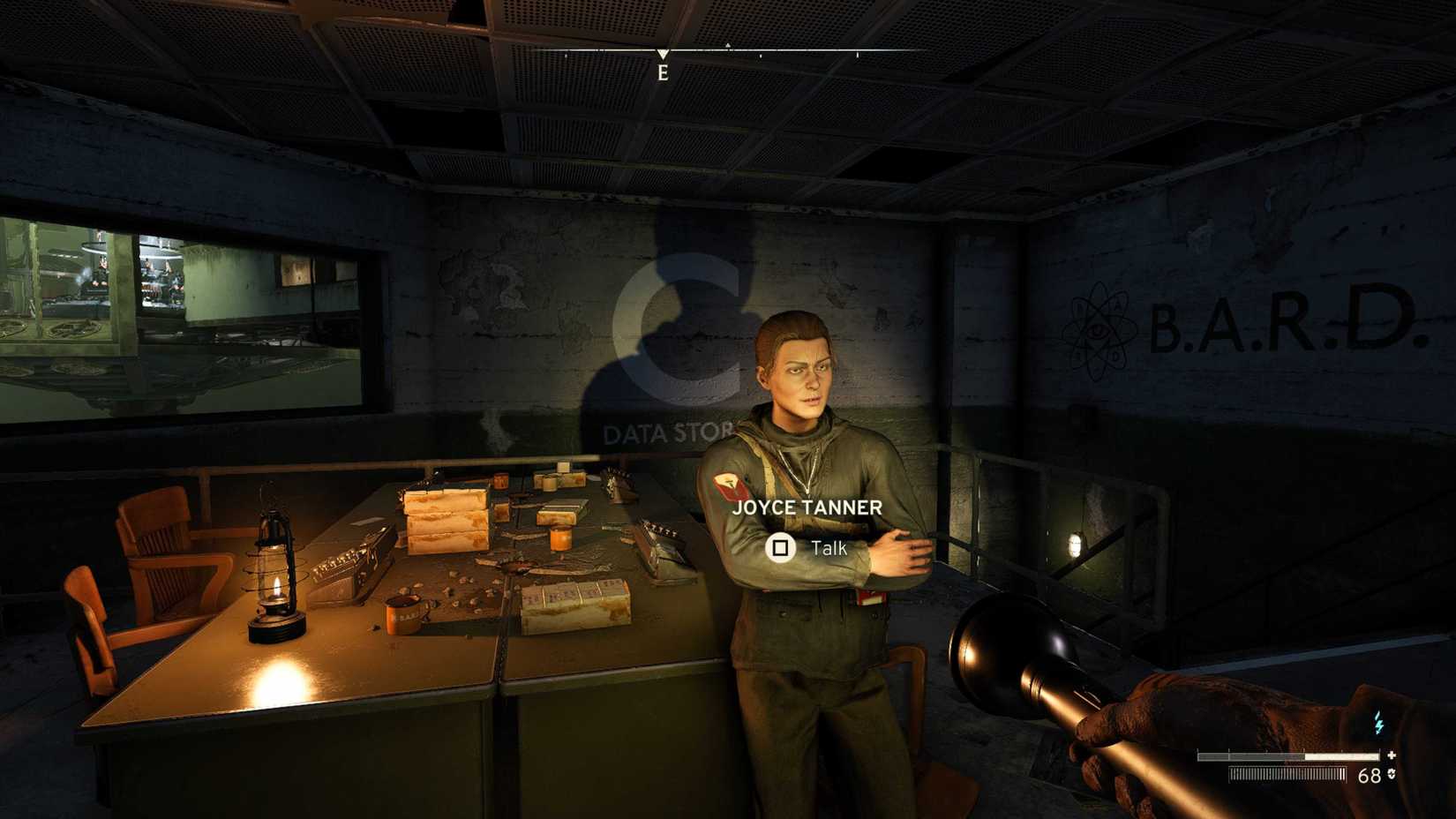Click the segmented ammo gauge bar

(1287, 774)
